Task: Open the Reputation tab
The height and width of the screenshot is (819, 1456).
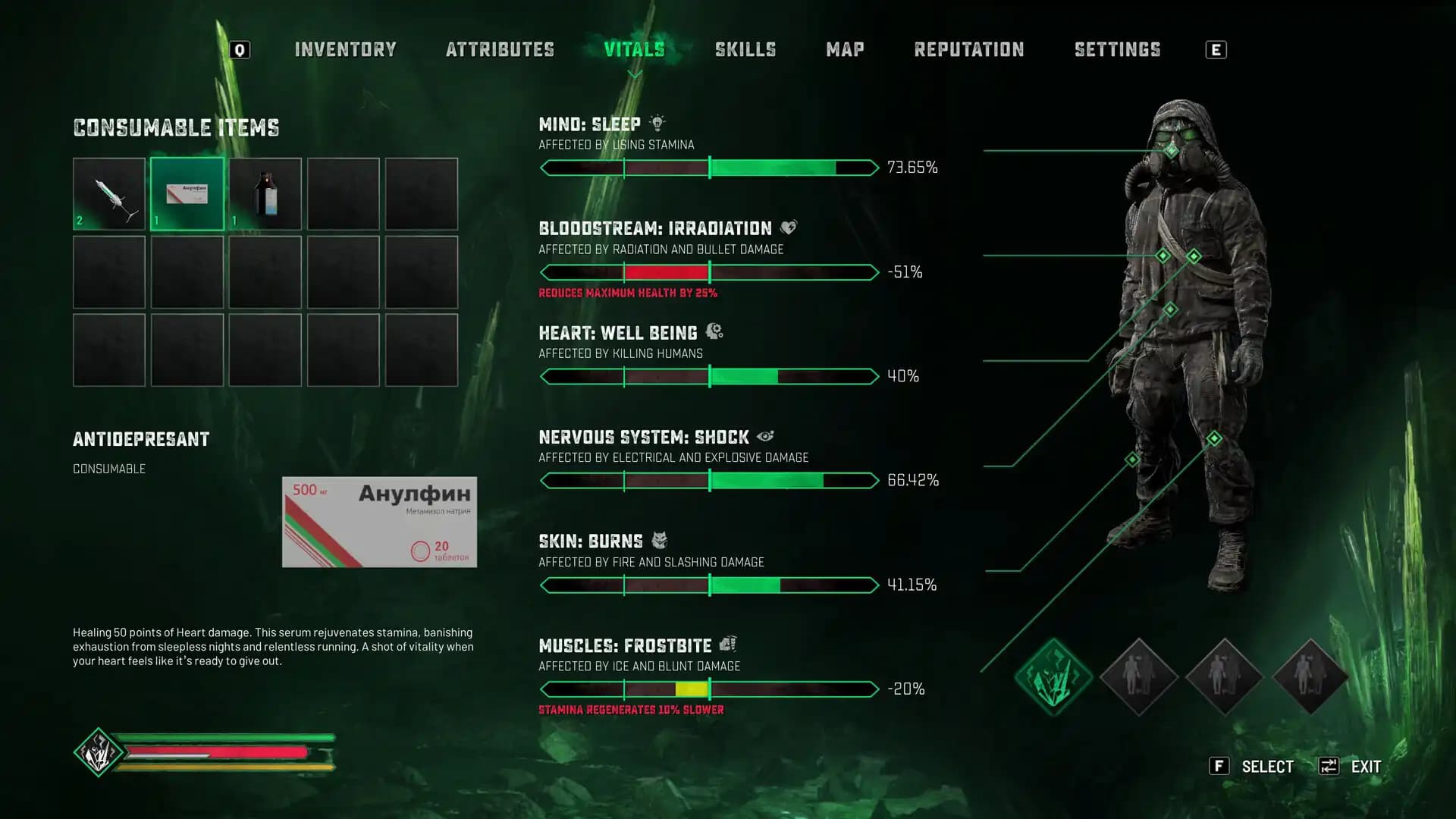Action: click(970, 49)
